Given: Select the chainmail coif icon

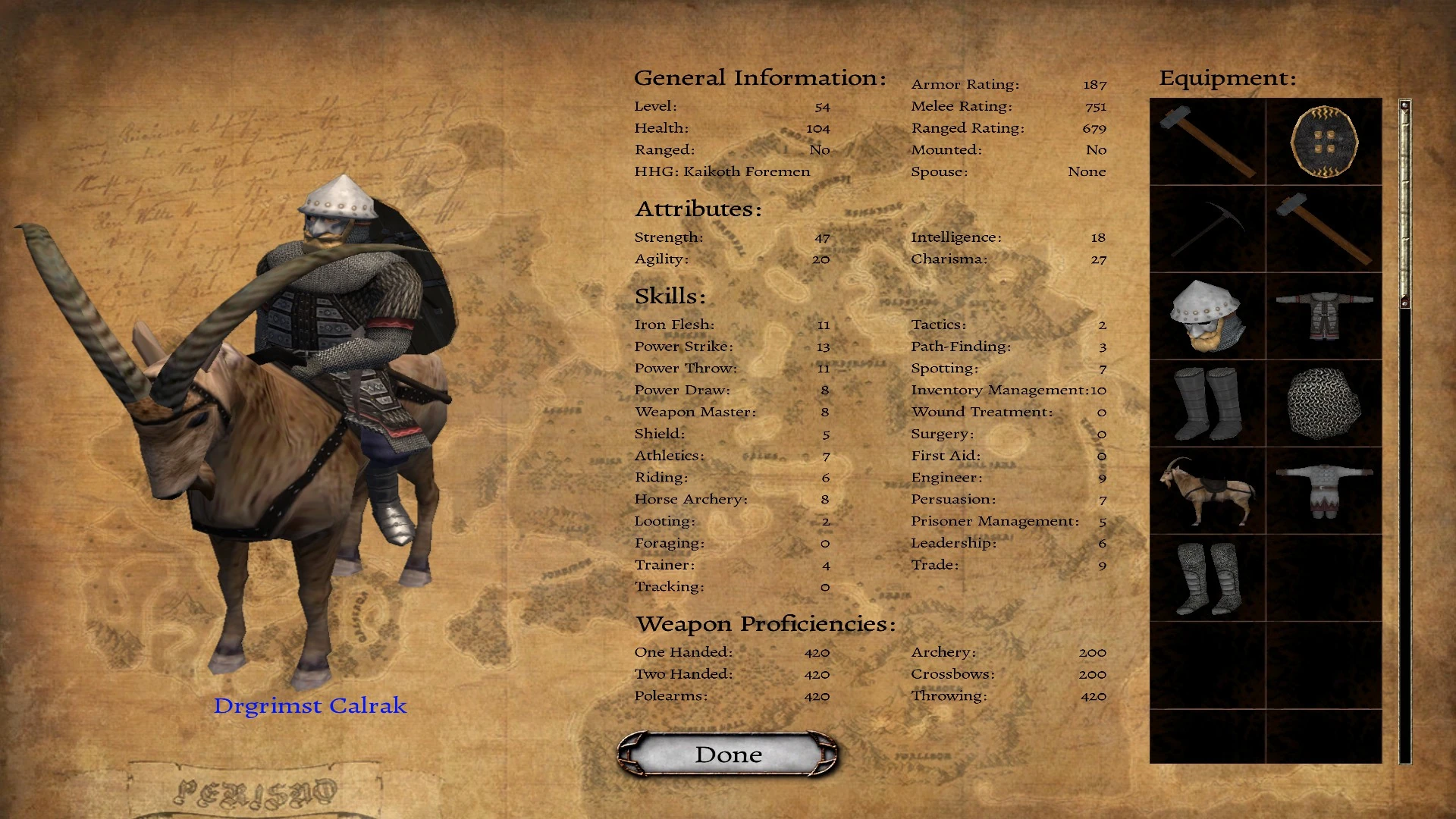Looking at the screenshot, I should point(1323,402).
